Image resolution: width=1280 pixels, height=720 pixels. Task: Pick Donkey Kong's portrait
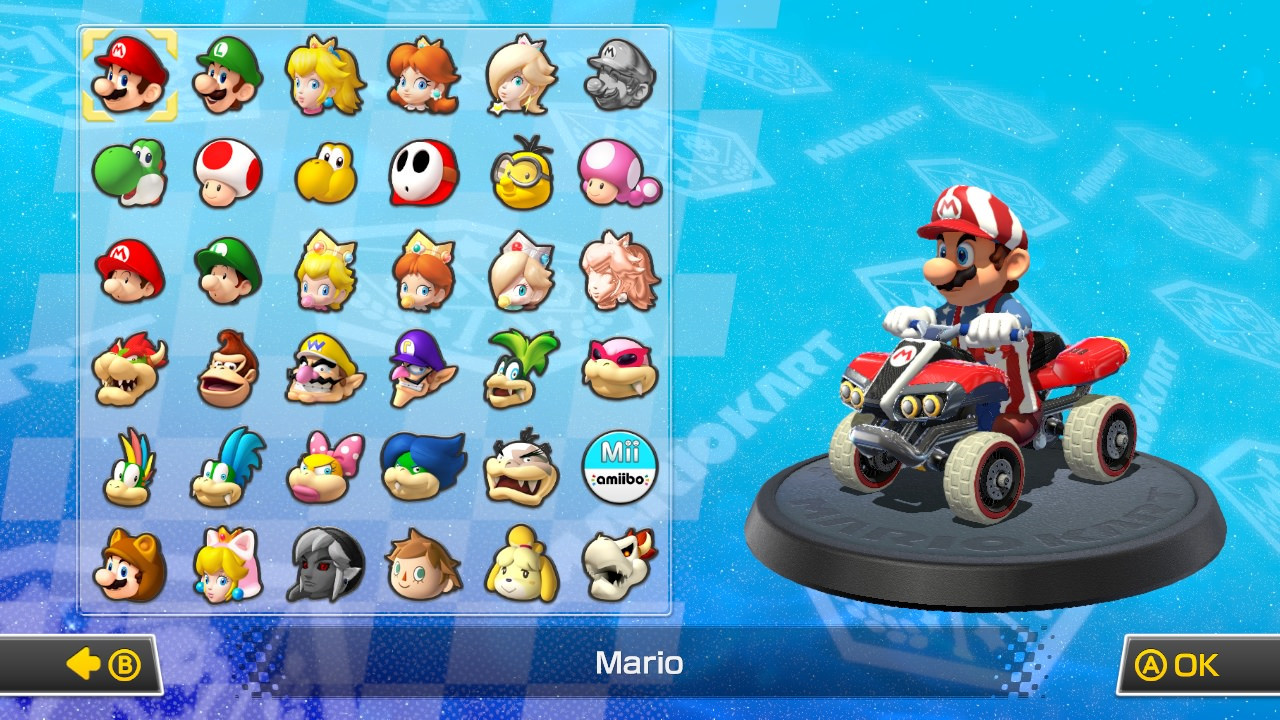pos(226,369)
